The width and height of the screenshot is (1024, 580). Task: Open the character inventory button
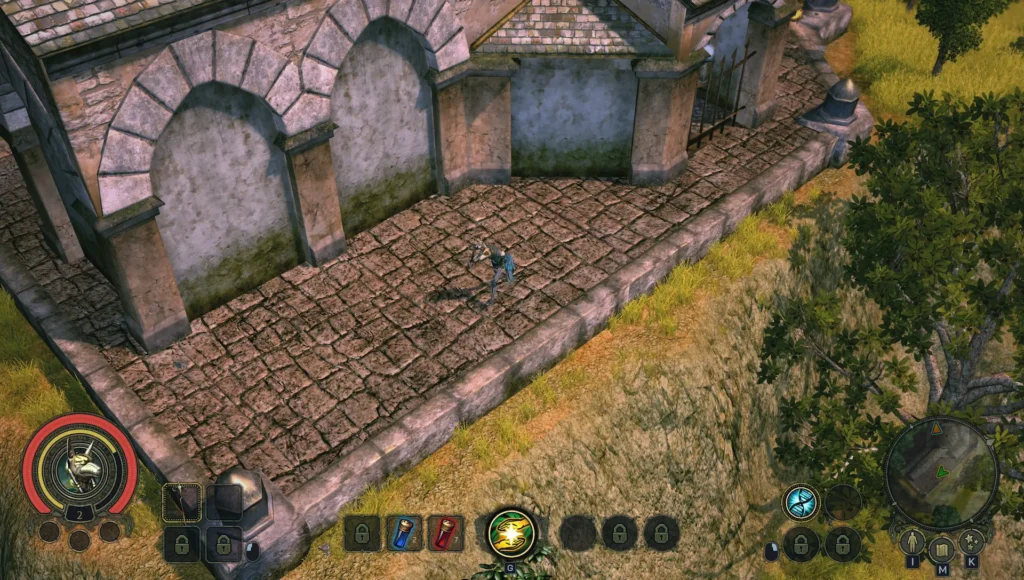point(911,543)
